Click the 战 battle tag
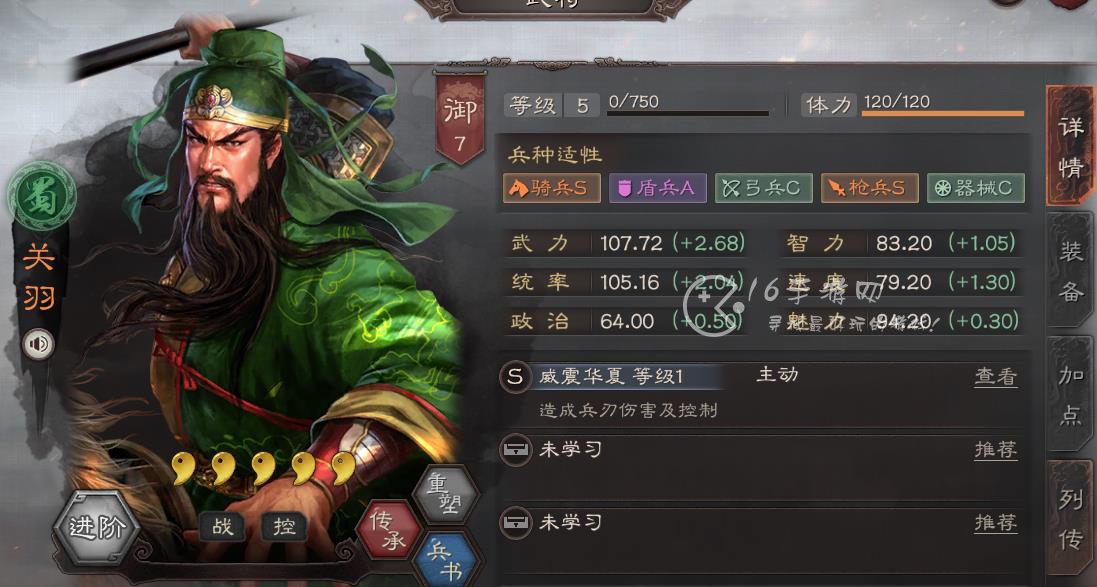The image size is (1097, 587). tap(222, 526)
